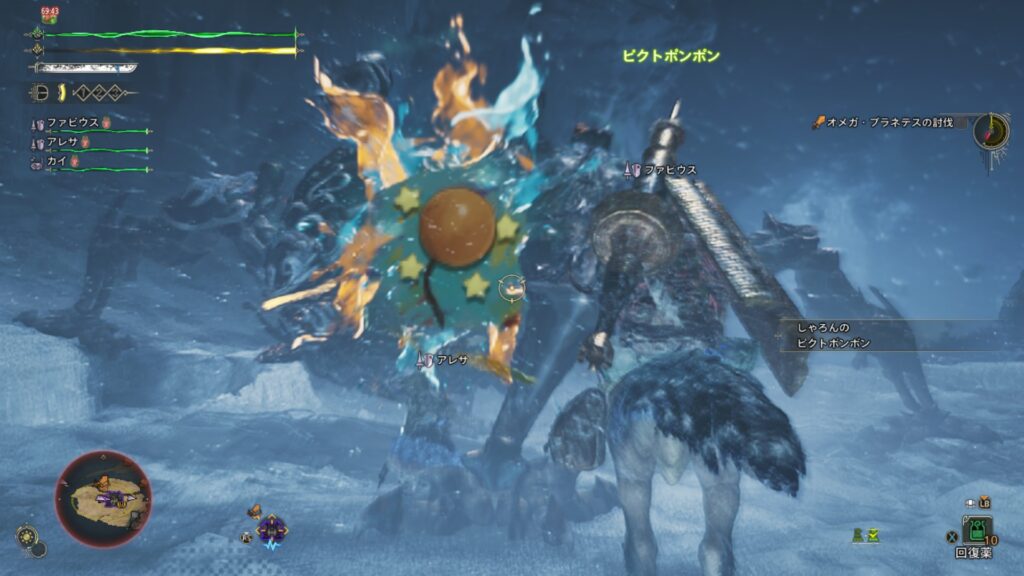Click the quest time clock dial
Image resolution: width=1024 pixels, height=576 pixels.
tap(990, 130)
